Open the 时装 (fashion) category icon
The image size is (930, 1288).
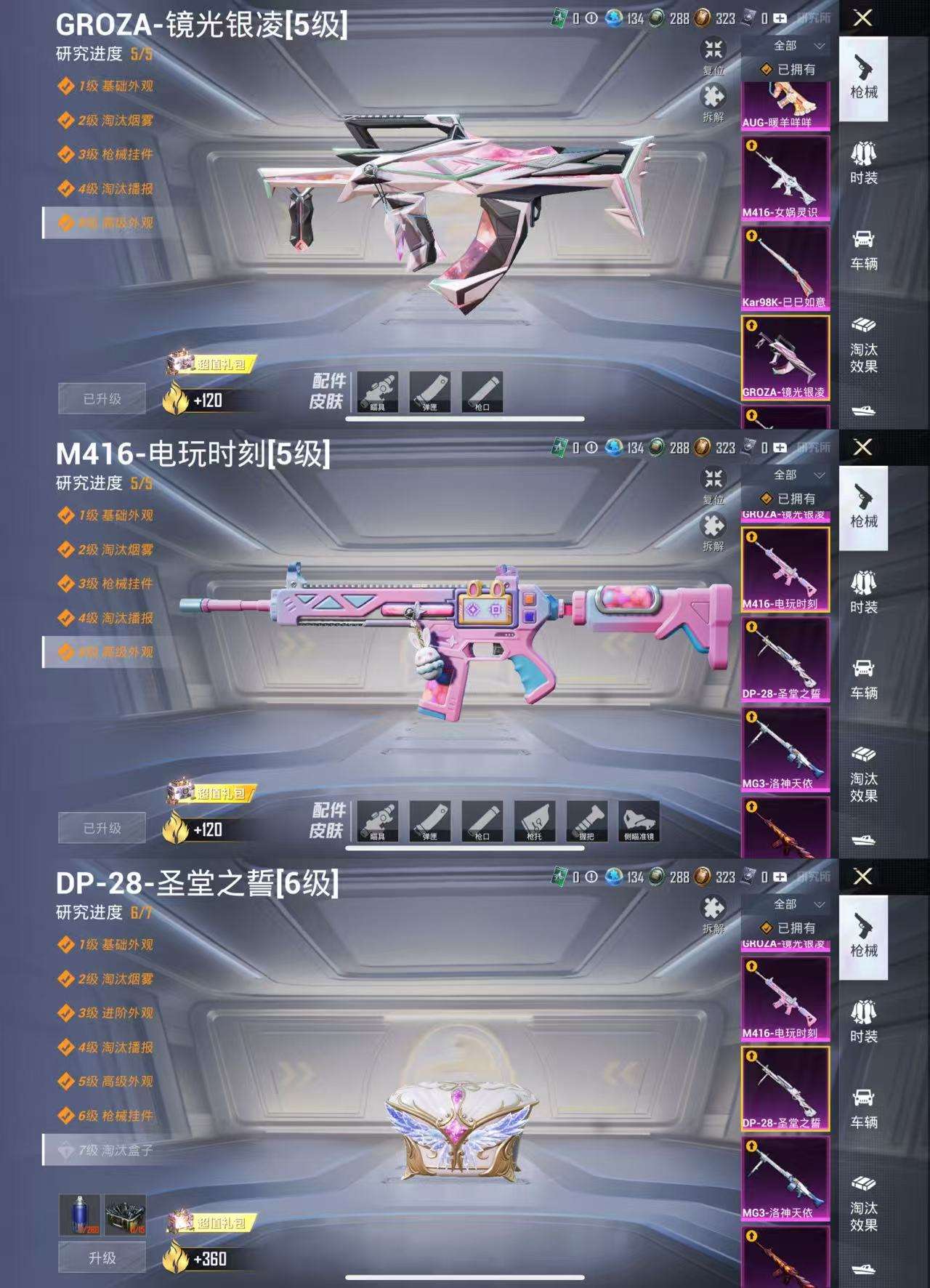coord(865,158)
